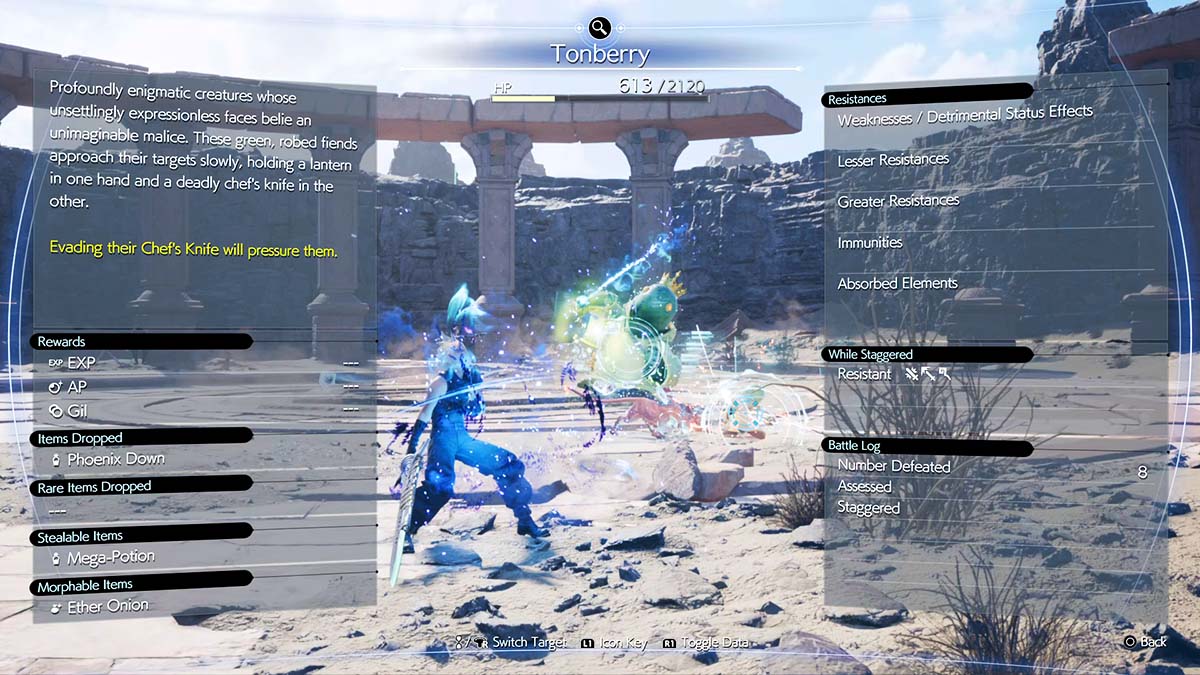Select the Lesser Resistances row
The height and width of the screenshot is (675, 1200).
click(893, 159)
